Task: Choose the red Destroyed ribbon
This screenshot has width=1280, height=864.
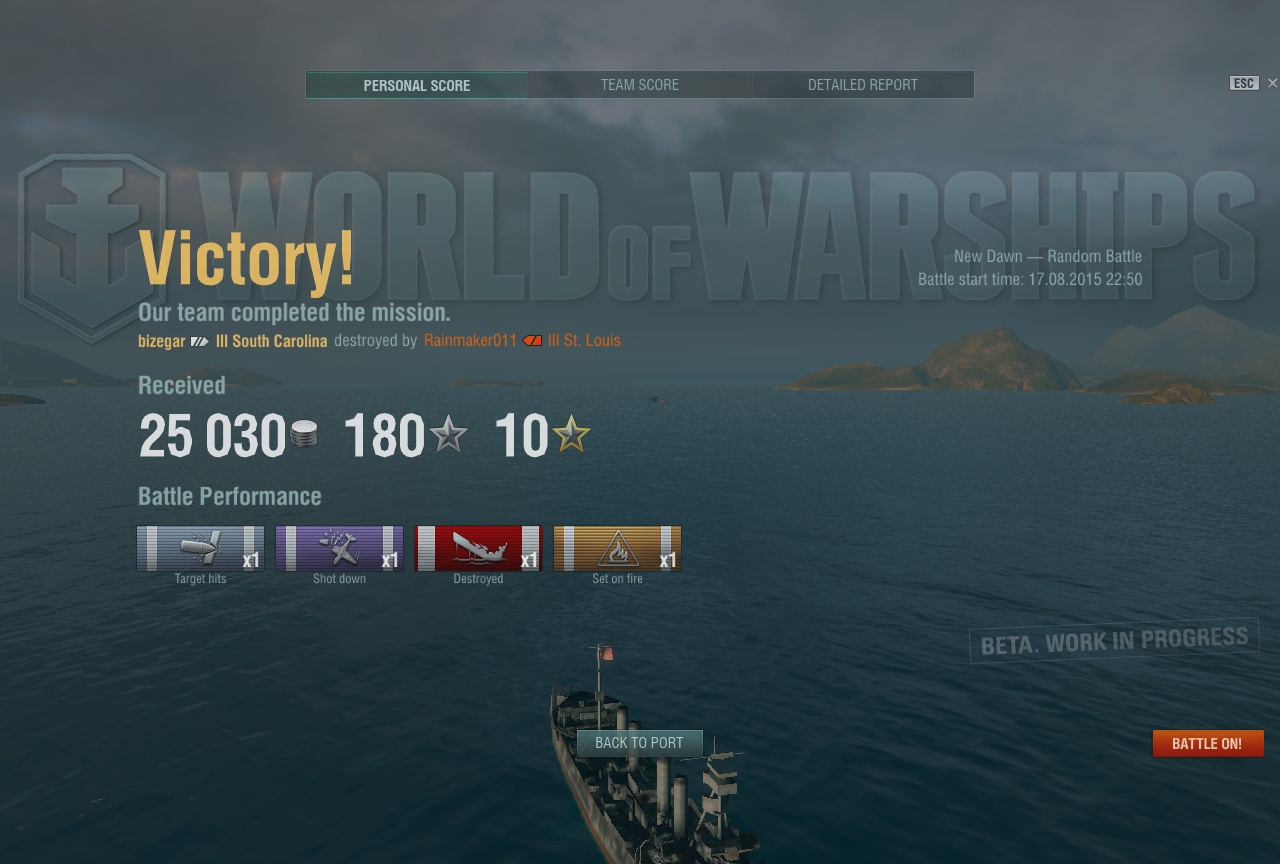Action: tap(478, 548)
